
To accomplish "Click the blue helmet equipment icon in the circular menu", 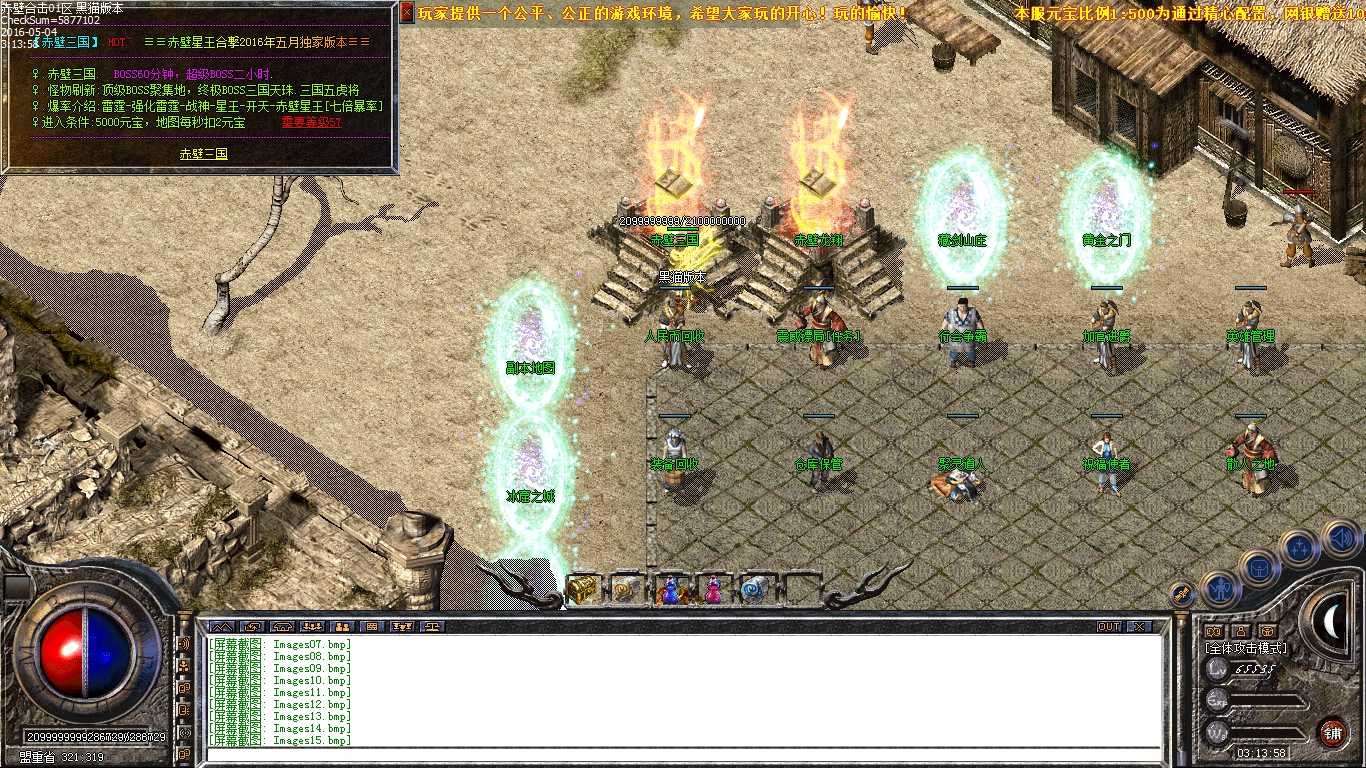I will (x=1259, y=568).
